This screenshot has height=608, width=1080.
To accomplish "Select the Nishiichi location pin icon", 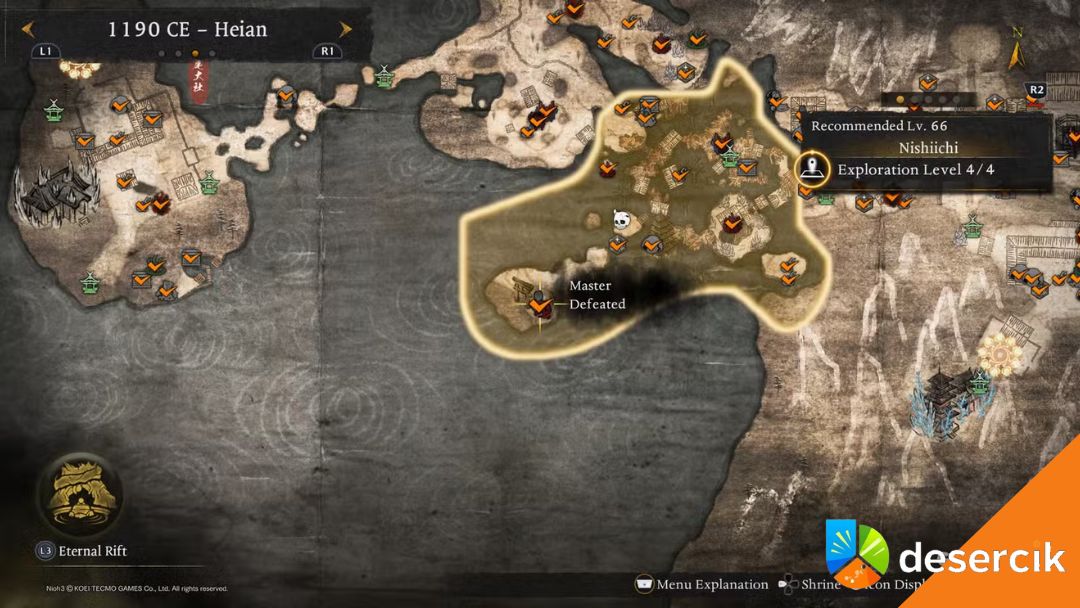I will (815, 168).
